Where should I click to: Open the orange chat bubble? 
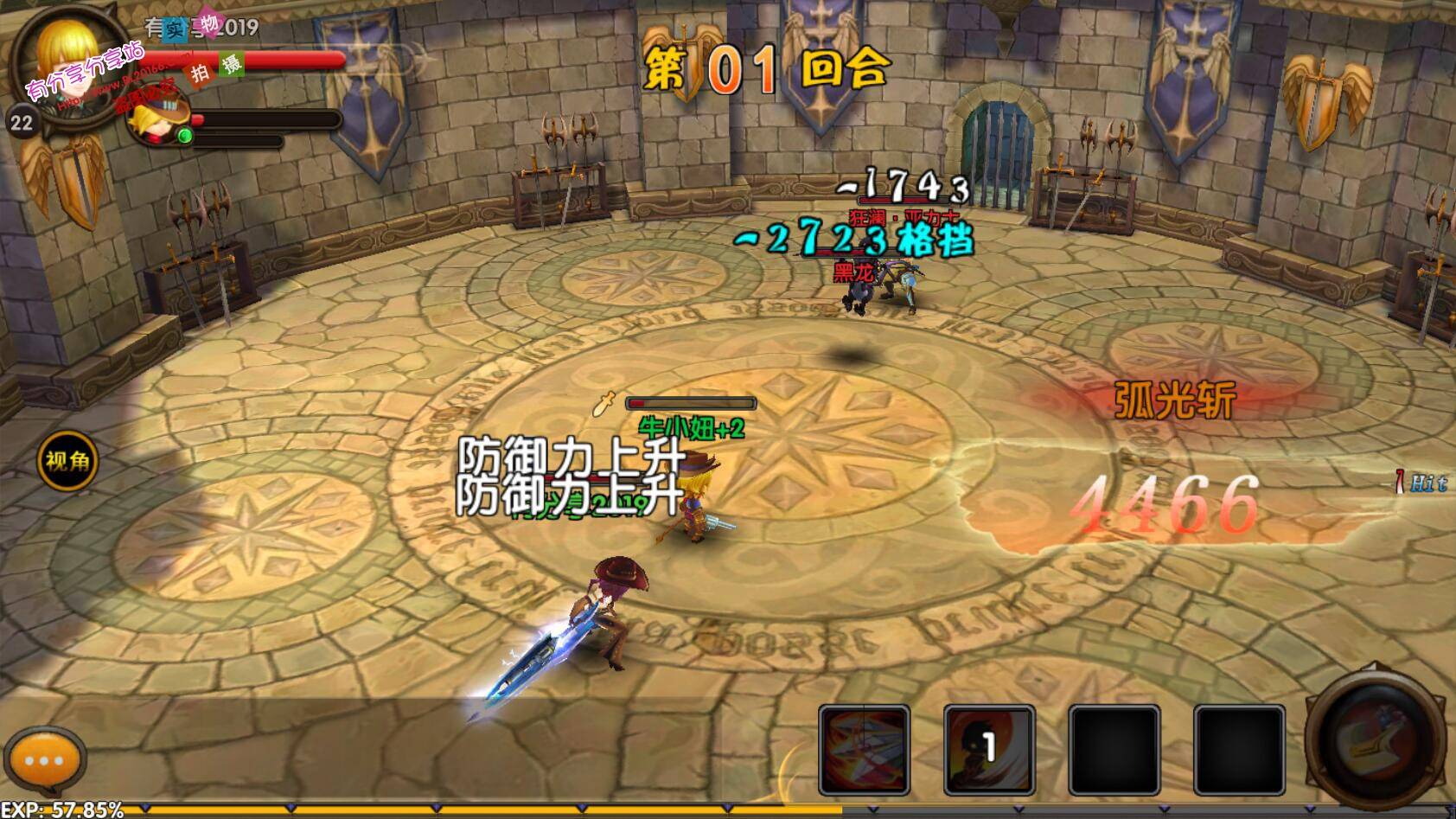tap(44, 762)
